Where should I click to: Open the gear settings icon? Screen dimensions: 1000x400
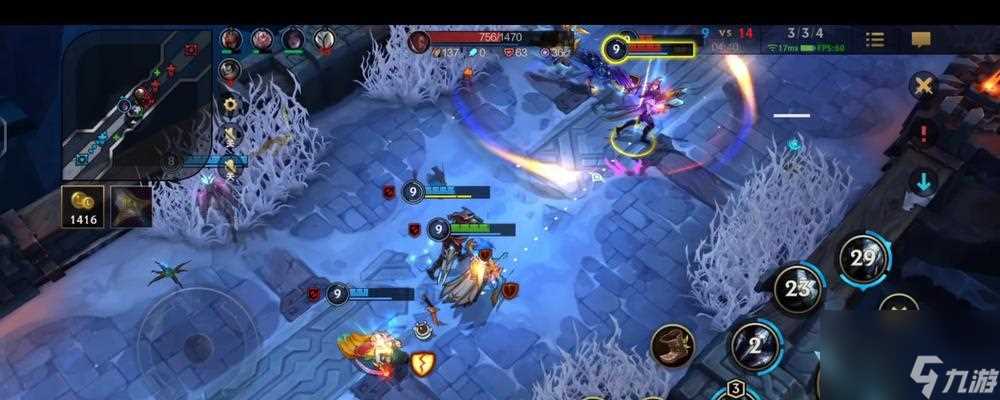(231, 103)
